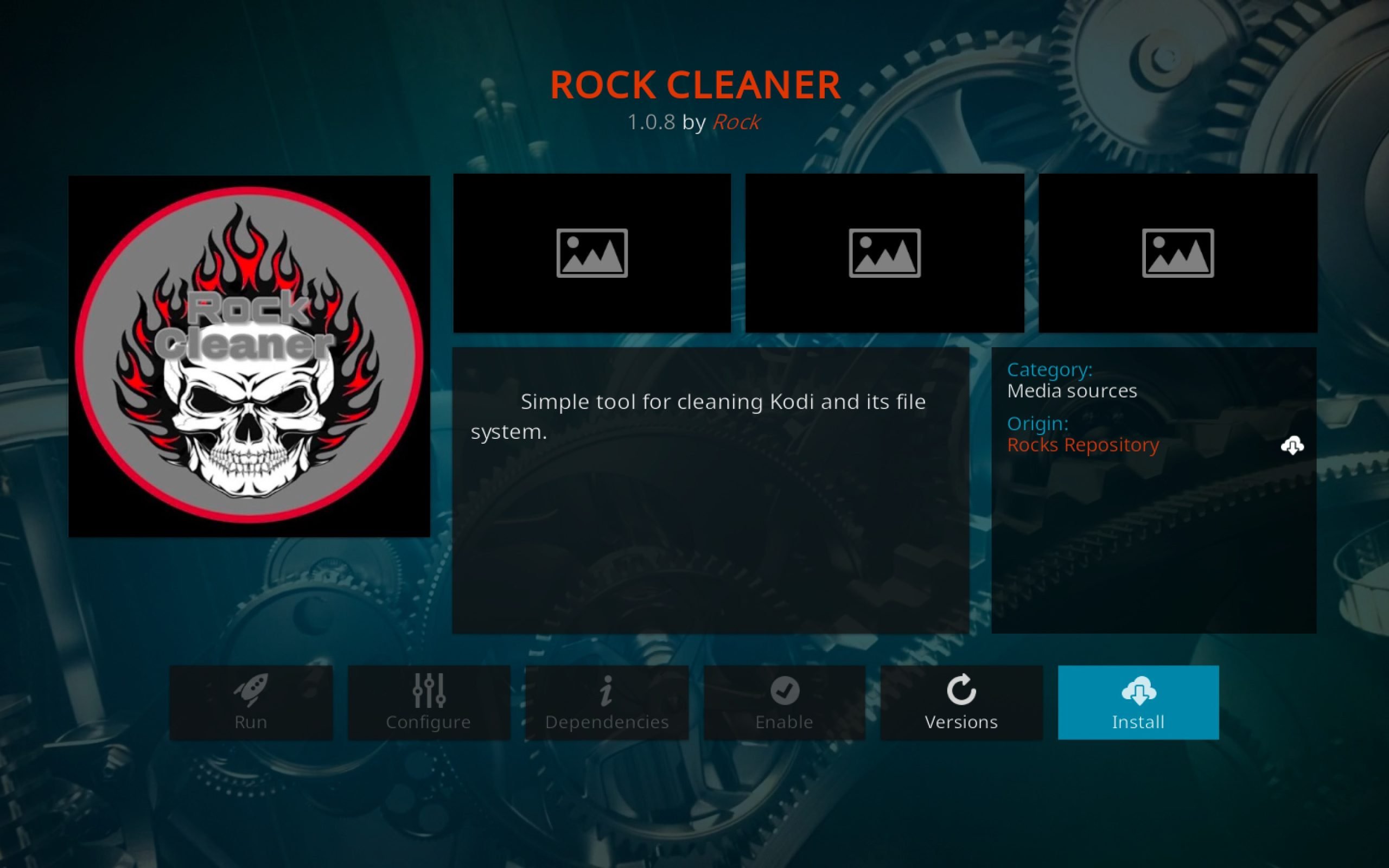Open the Configure settings
The height and width of the screenshot is (868, 1389).
[x=428, y=703]
